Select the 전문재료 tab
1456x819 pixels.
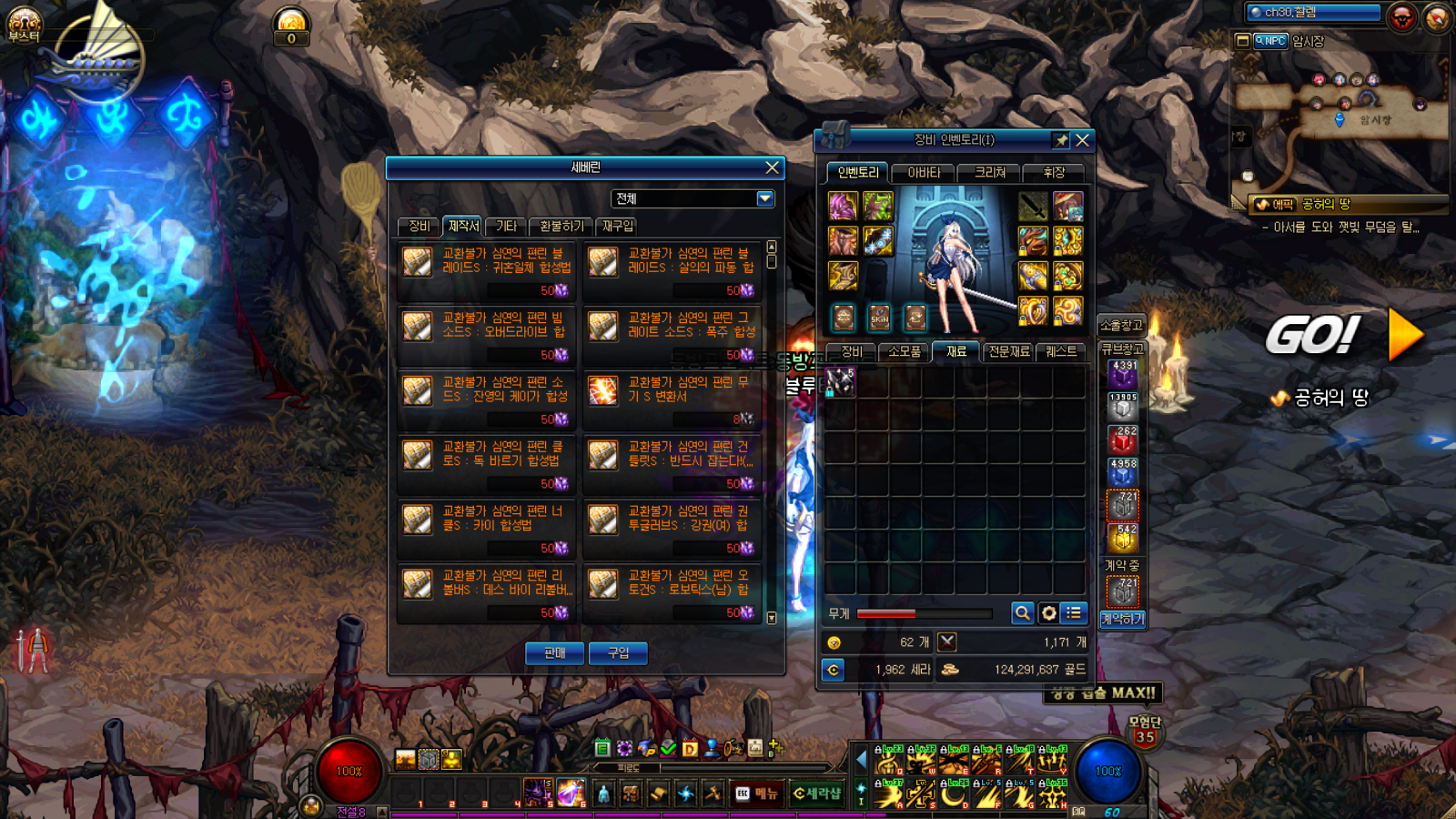pyautogui.click(x=1009, y=351)
